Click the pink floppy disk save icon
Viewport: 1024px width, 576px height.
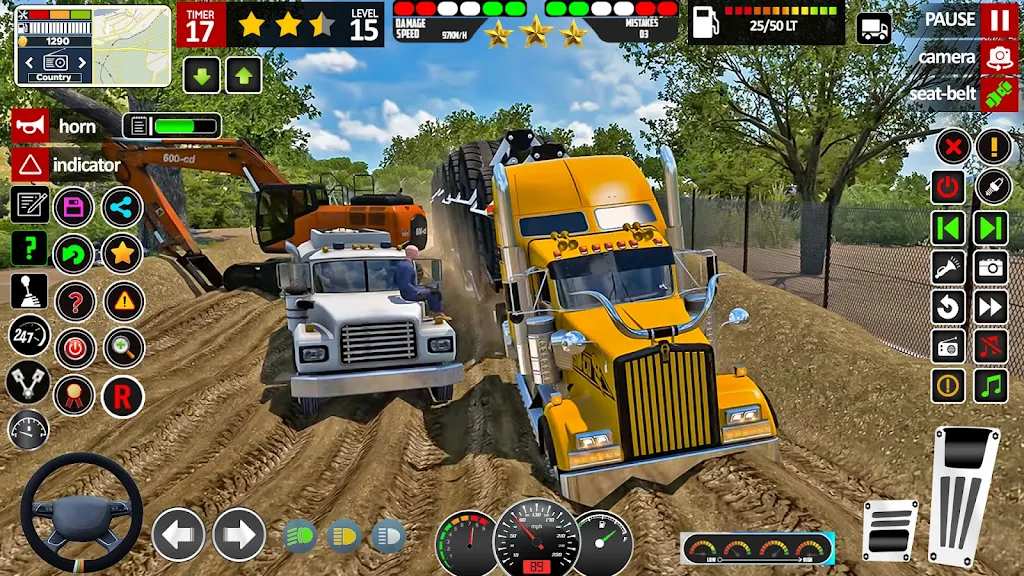(x=74, y=207)
